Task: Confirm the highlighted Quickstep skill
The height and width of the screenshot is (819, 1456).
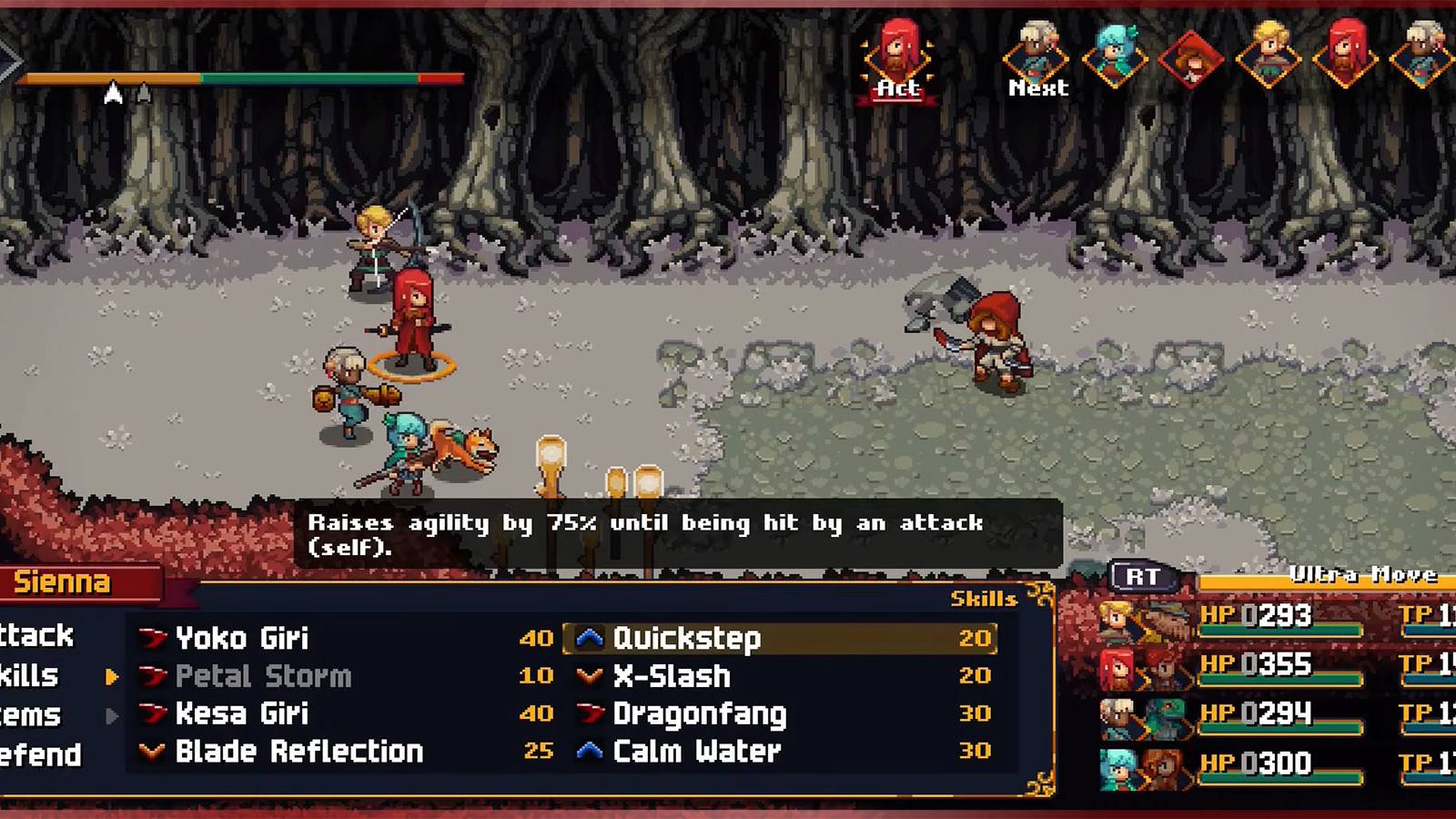Action: click(689, 638)
